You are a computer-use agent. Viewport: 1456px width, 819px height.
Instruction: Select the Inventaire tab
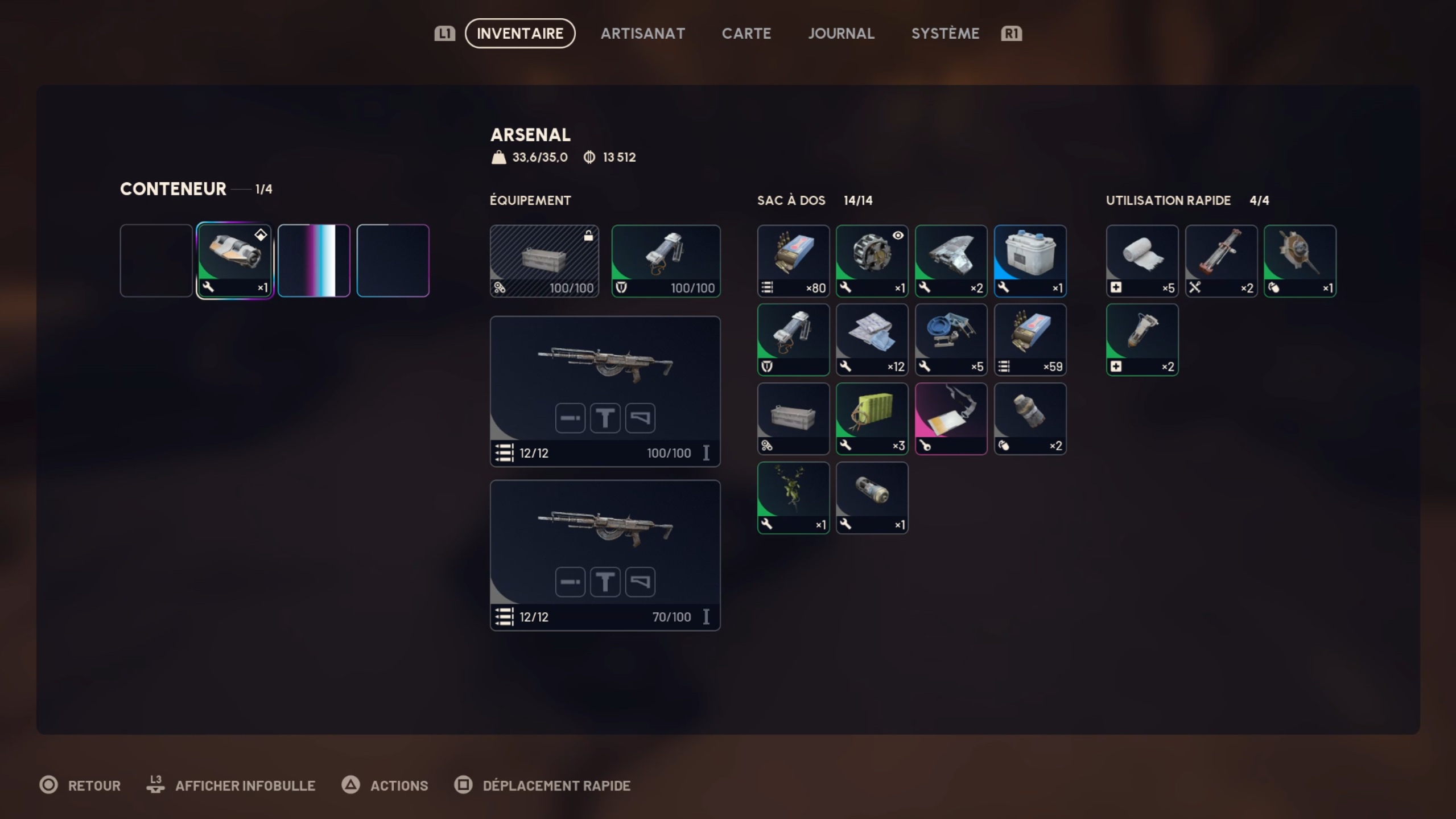coord(519,34)
